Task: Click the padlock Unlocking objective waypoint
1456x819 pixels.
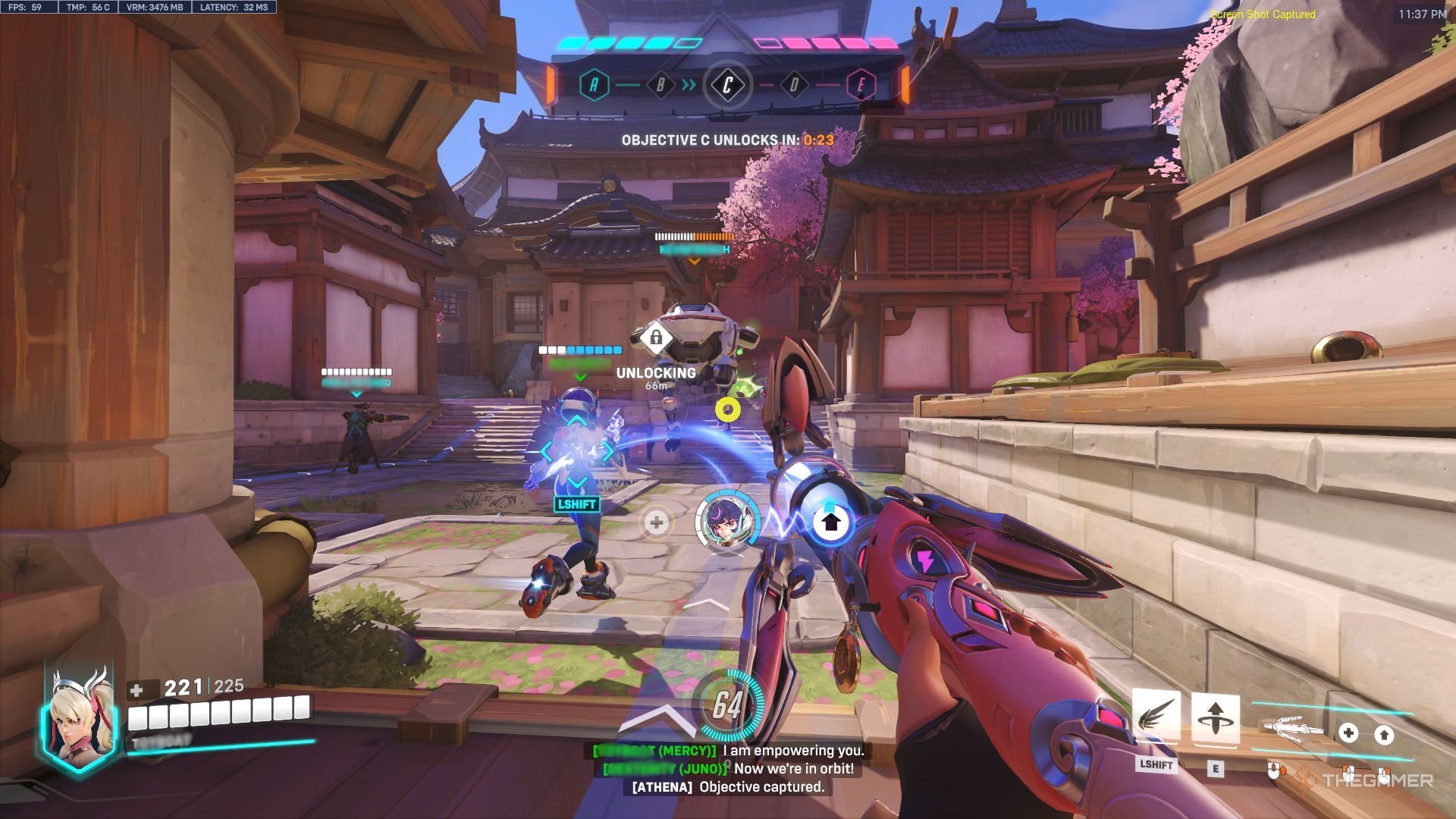Action: [656, 337]
